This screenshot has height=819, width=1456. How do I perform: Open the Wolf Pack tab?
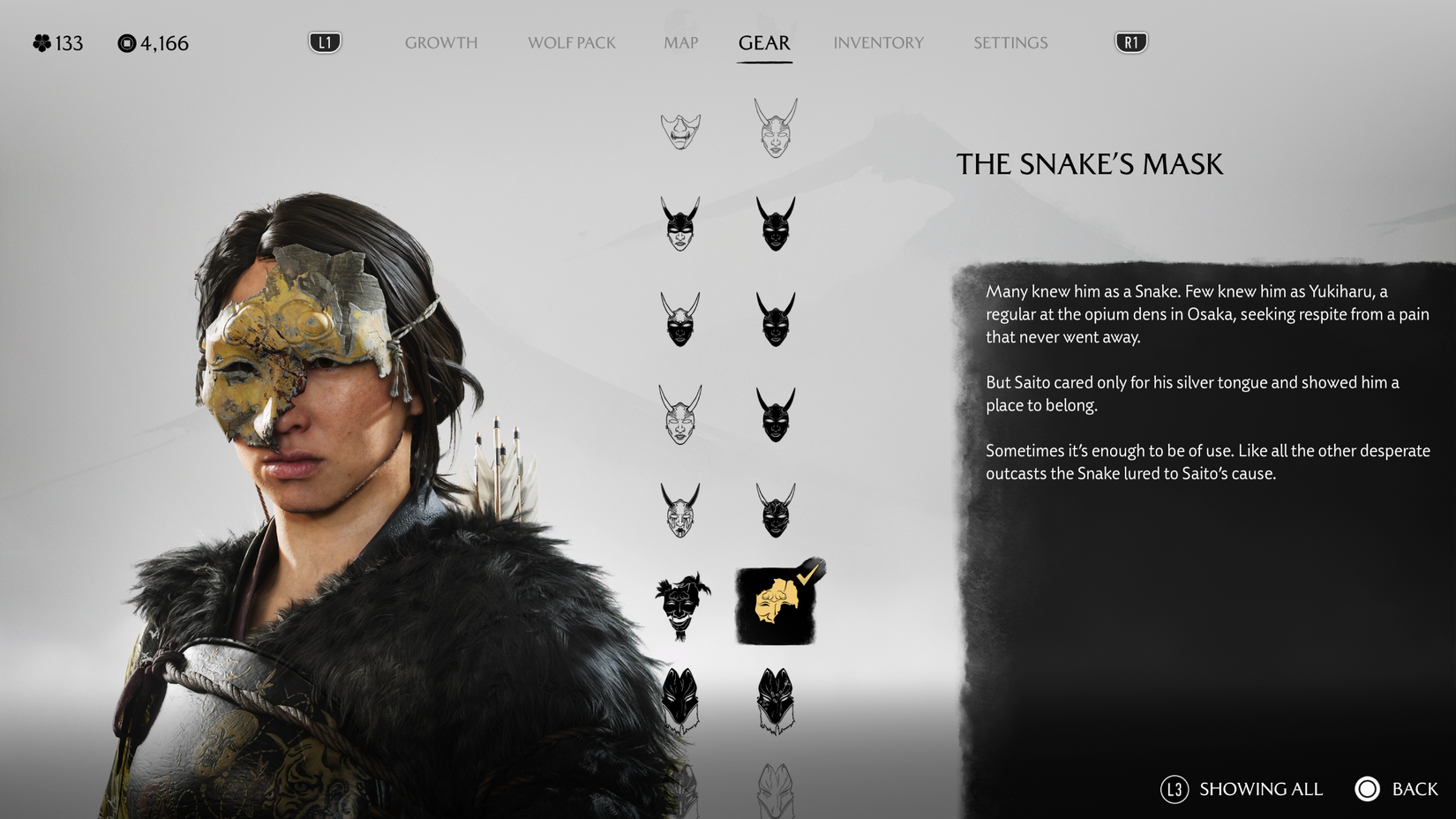coord(571,42)
